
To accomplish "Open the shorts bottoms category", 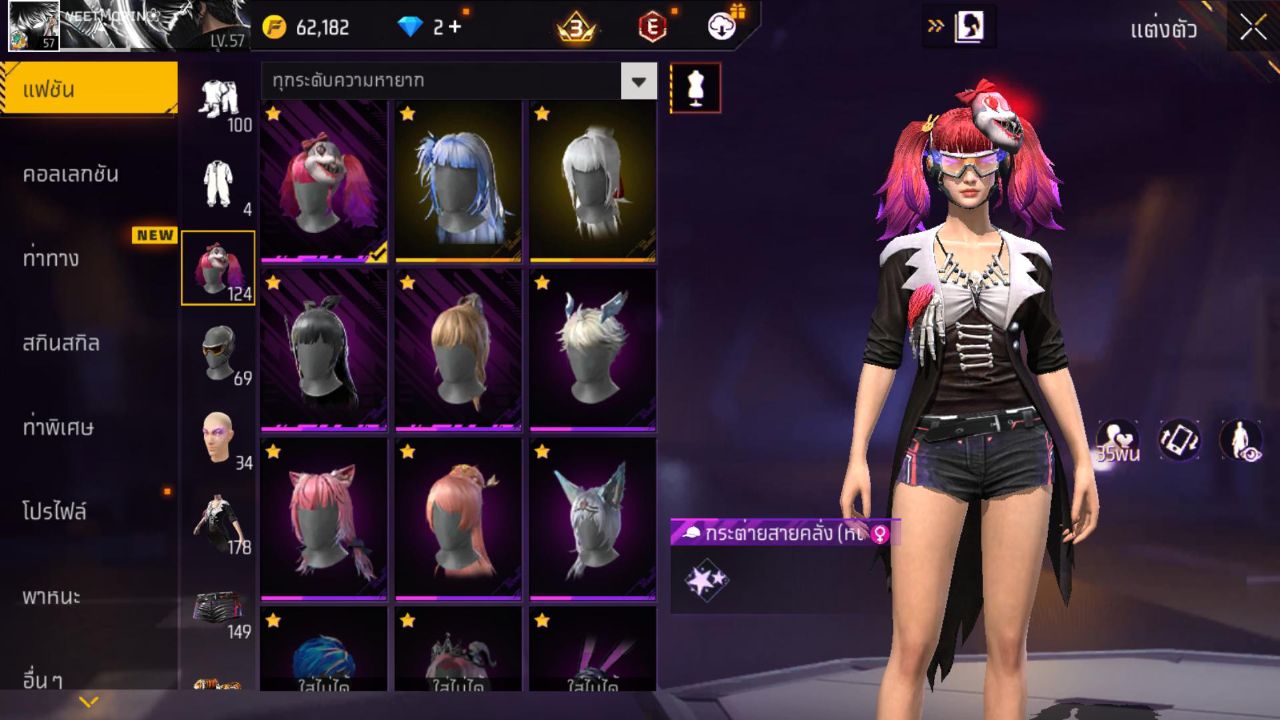I will point(218,608).
